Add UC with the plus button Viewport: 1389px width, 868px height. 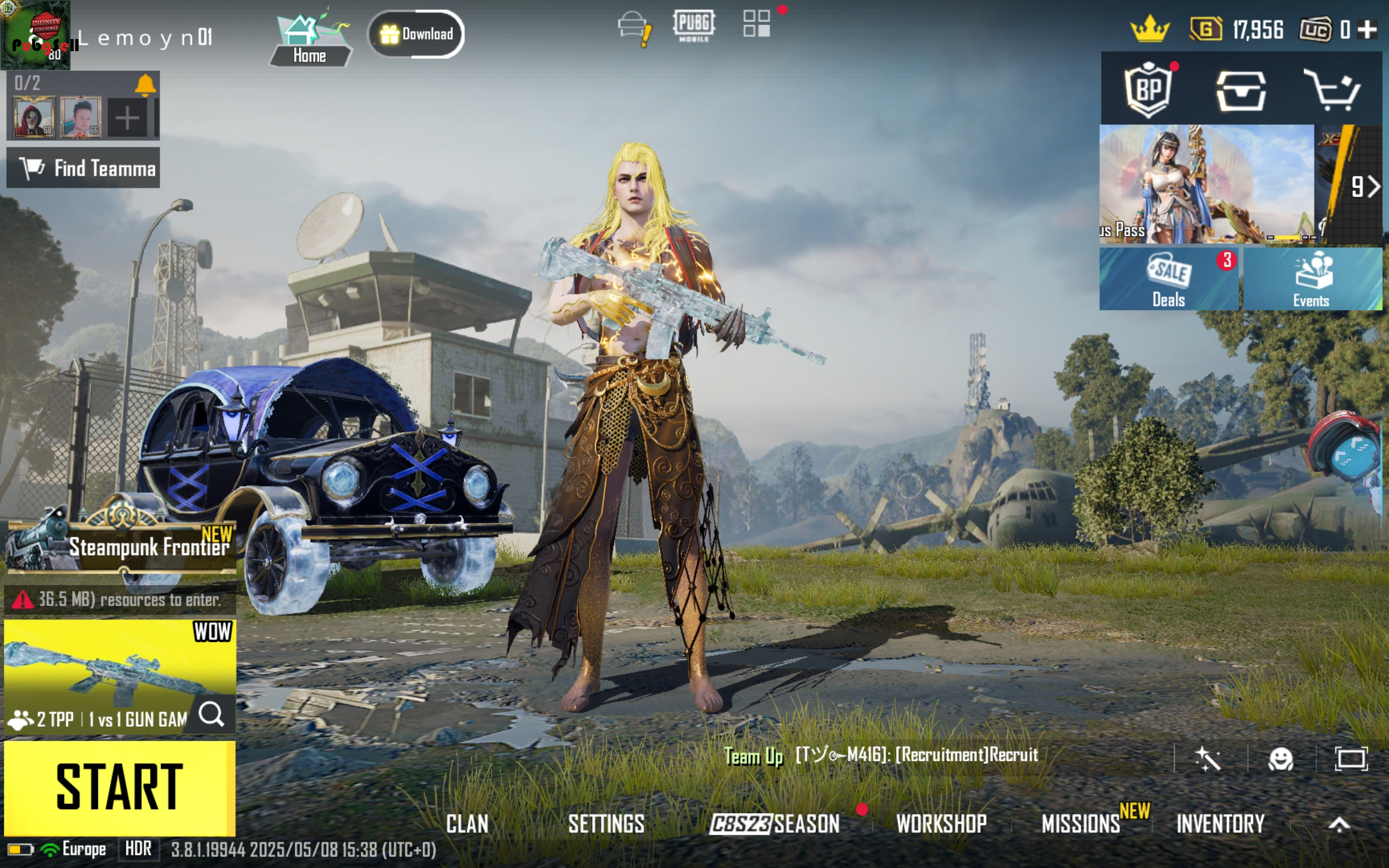click(1368, 29)
